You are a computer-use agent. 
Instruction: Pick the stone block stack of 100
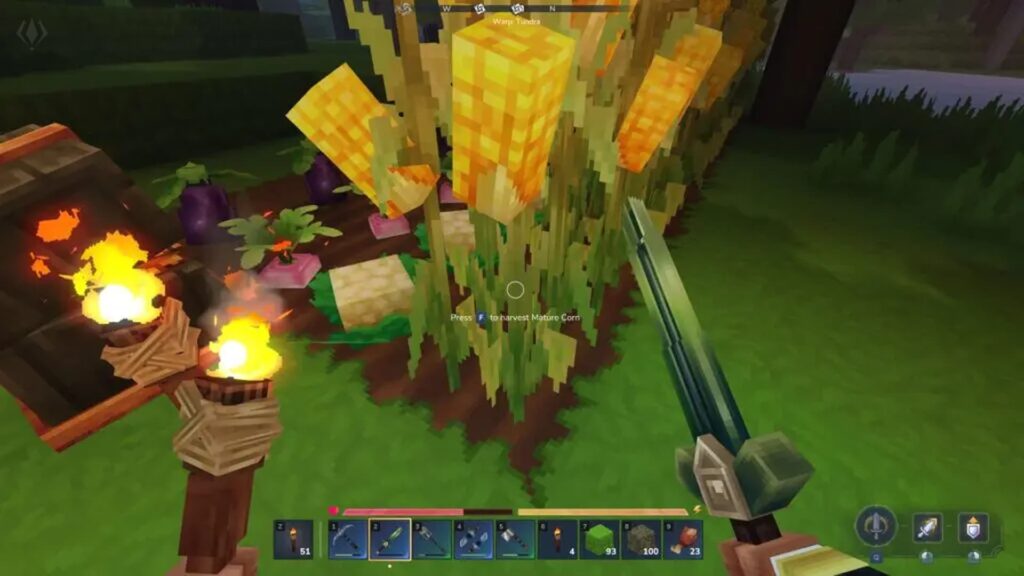[x=641, y=540]
